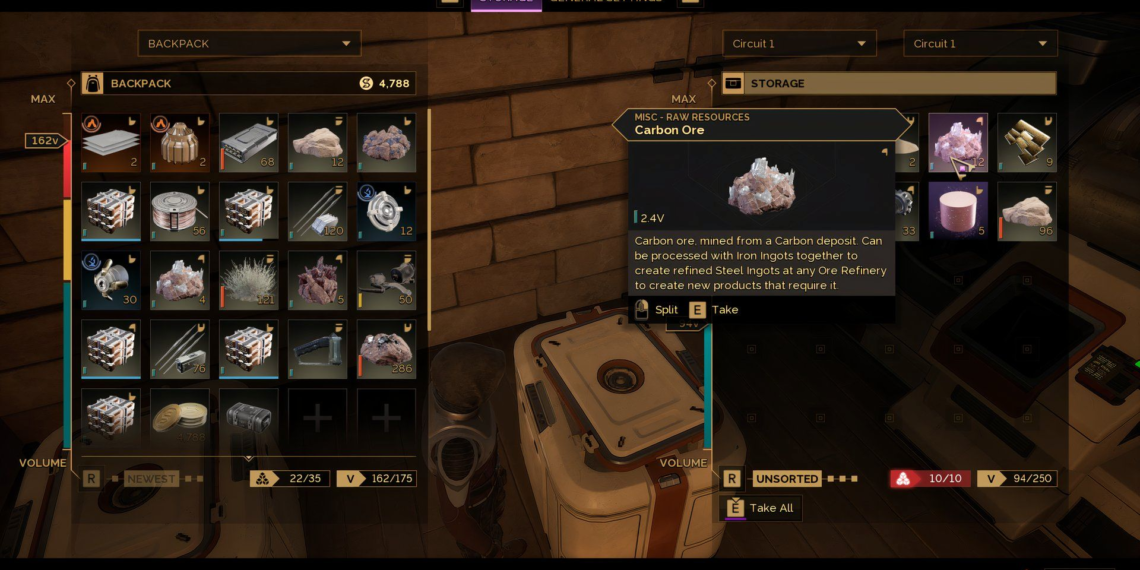Image resolution: width=1140 pixels, height=570 pixels.
Task: Change the backpack Newest sort order
Action: 150,479
